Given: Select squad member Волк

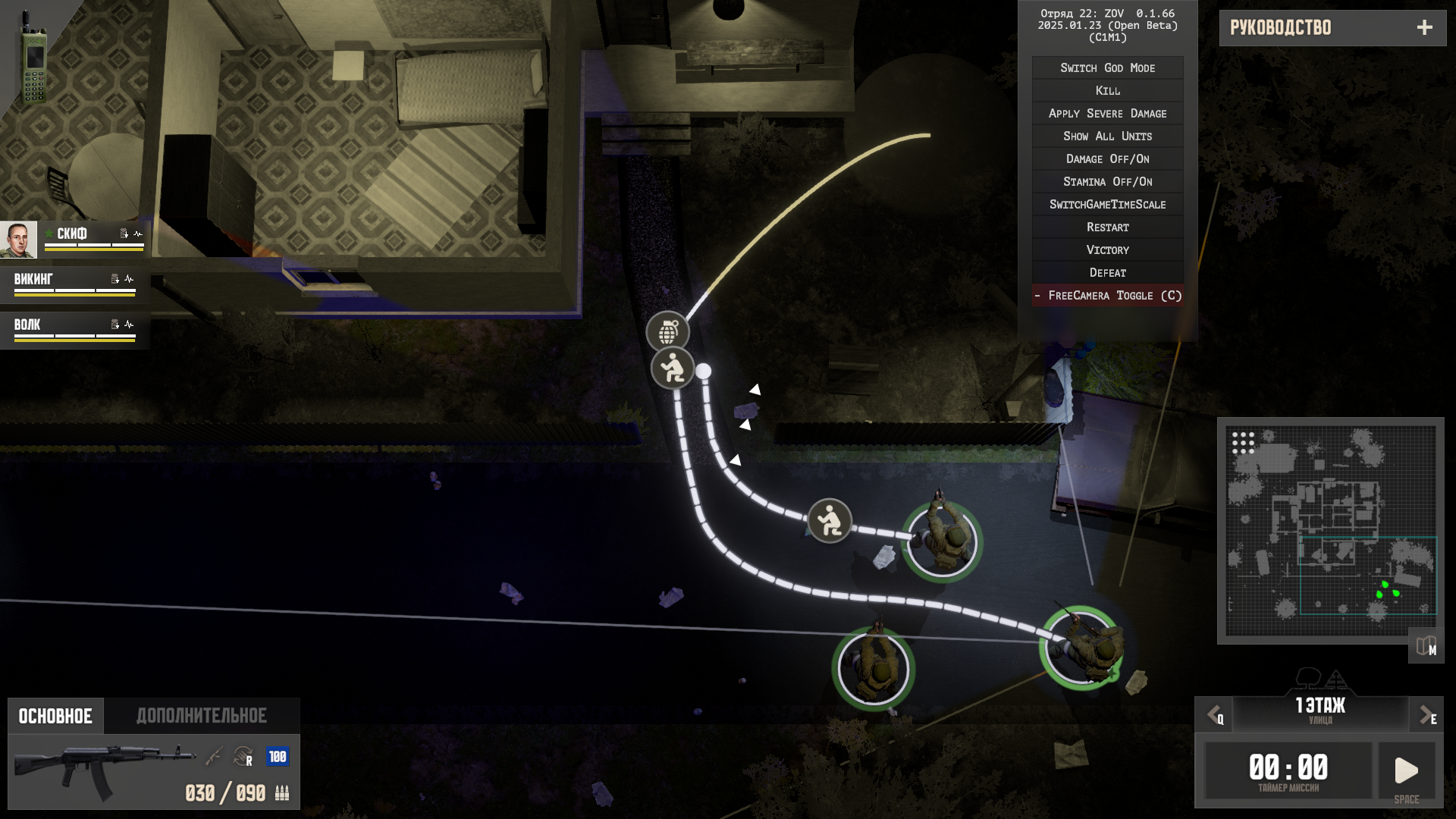Looking at the screenshot, I should (74, 329).
